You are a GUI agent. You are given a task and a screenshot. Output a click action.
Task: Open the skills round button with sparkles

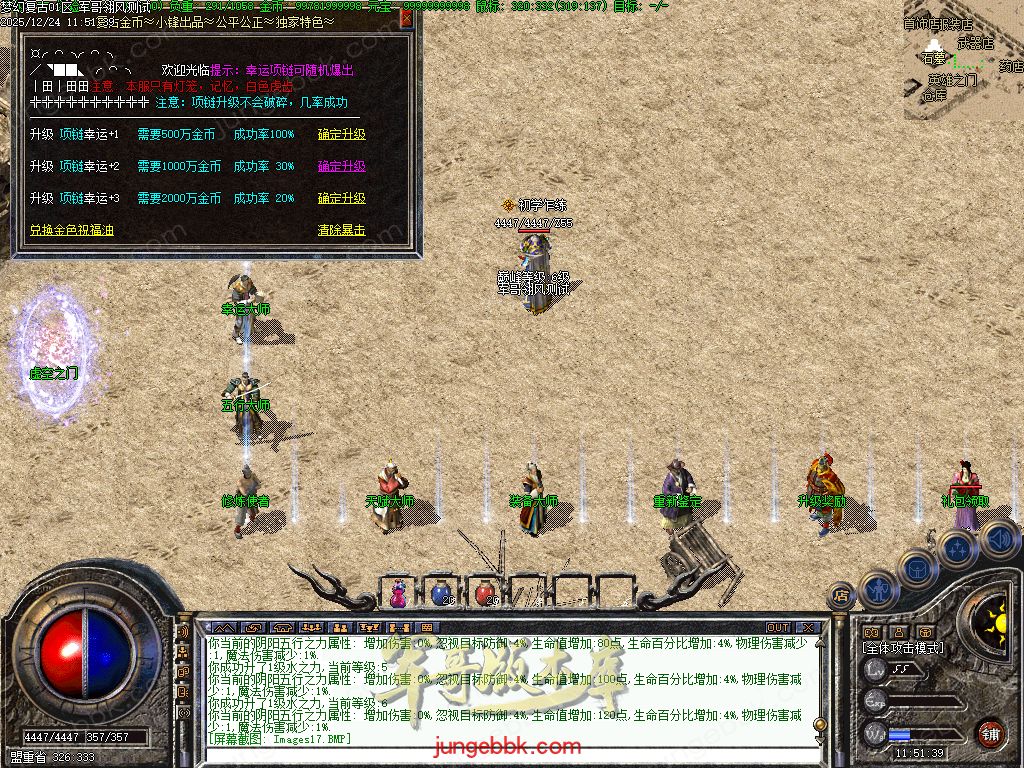pyautogui.click(x=957, y=548)
